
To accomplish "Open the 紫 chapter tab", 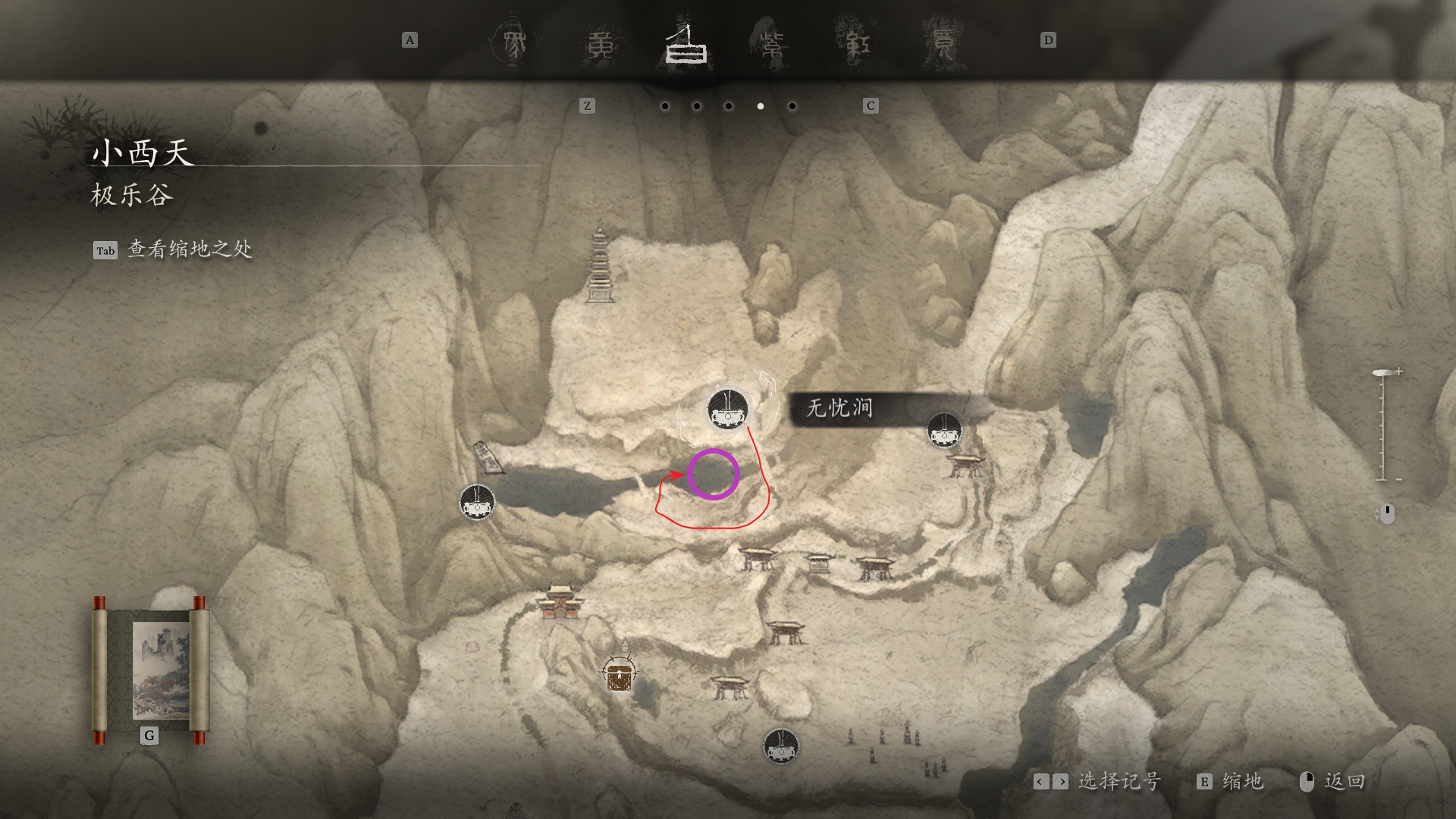I will point(772,45).
